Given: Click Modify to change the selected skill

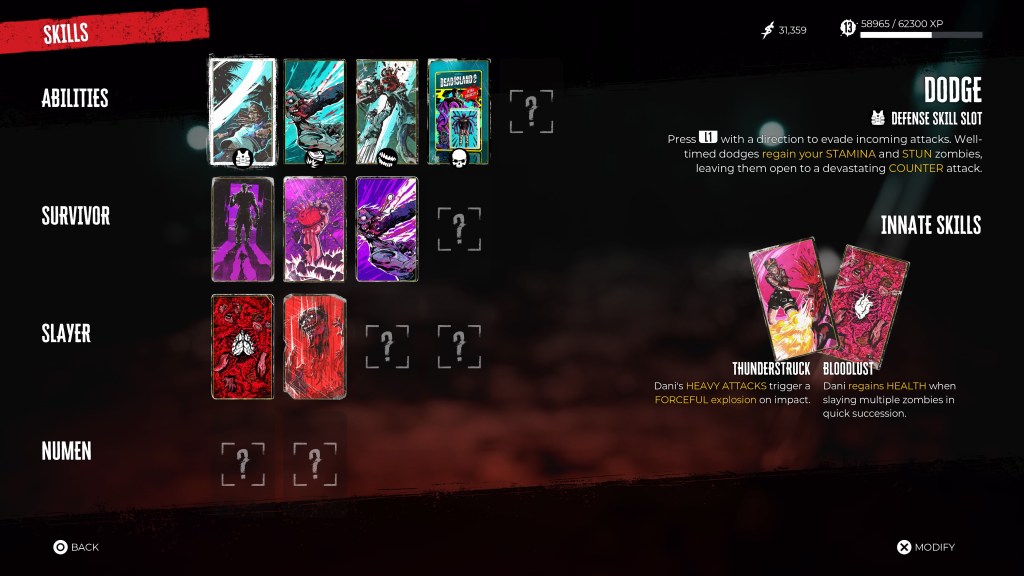Looking at the screenshot, I should coord(925,547).
